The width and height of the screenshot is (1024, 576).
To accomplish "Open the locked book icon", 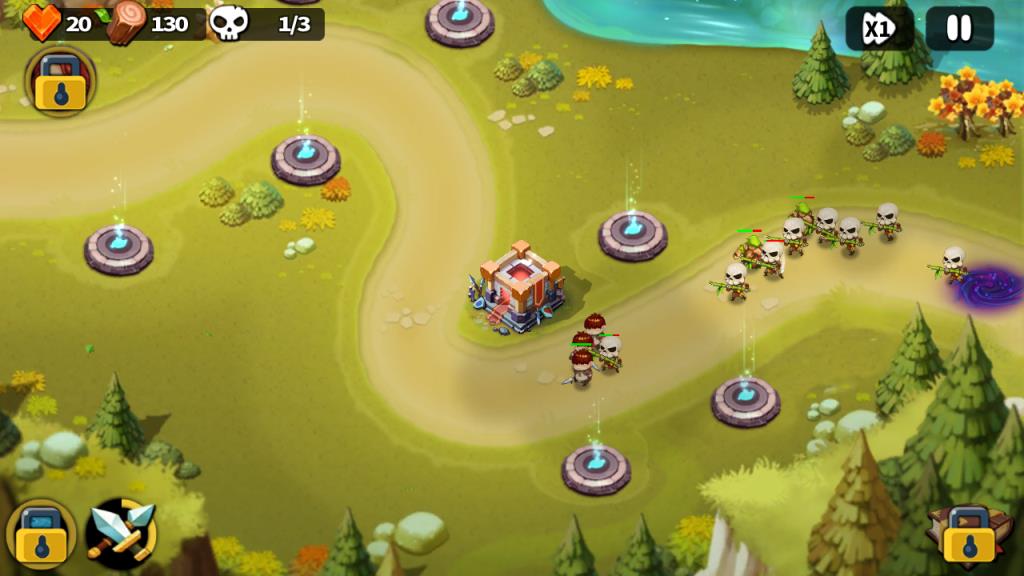I will (x=965, y=534).
